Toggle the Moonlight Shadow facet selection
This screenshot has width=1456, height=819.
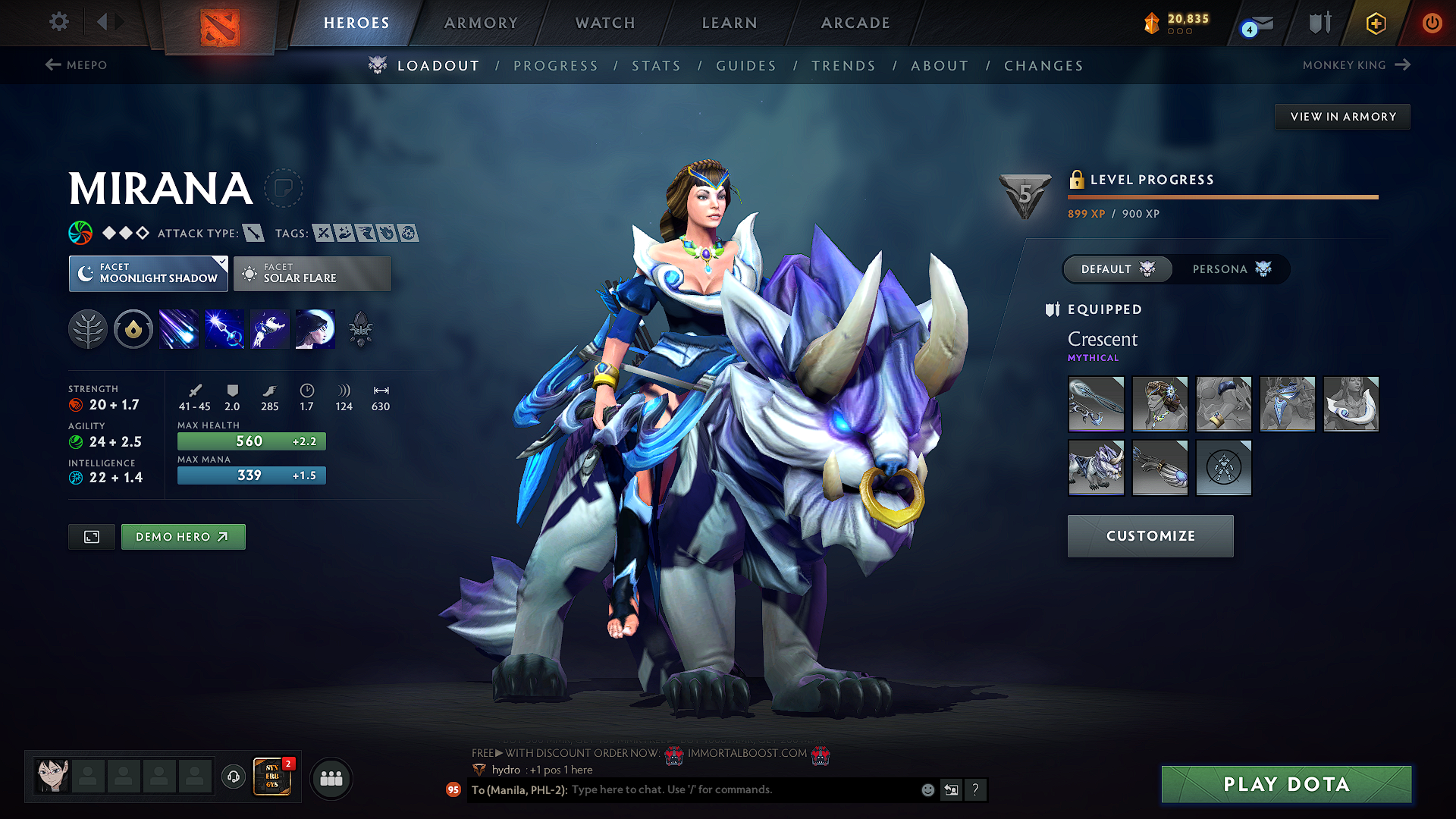[148, 273]
